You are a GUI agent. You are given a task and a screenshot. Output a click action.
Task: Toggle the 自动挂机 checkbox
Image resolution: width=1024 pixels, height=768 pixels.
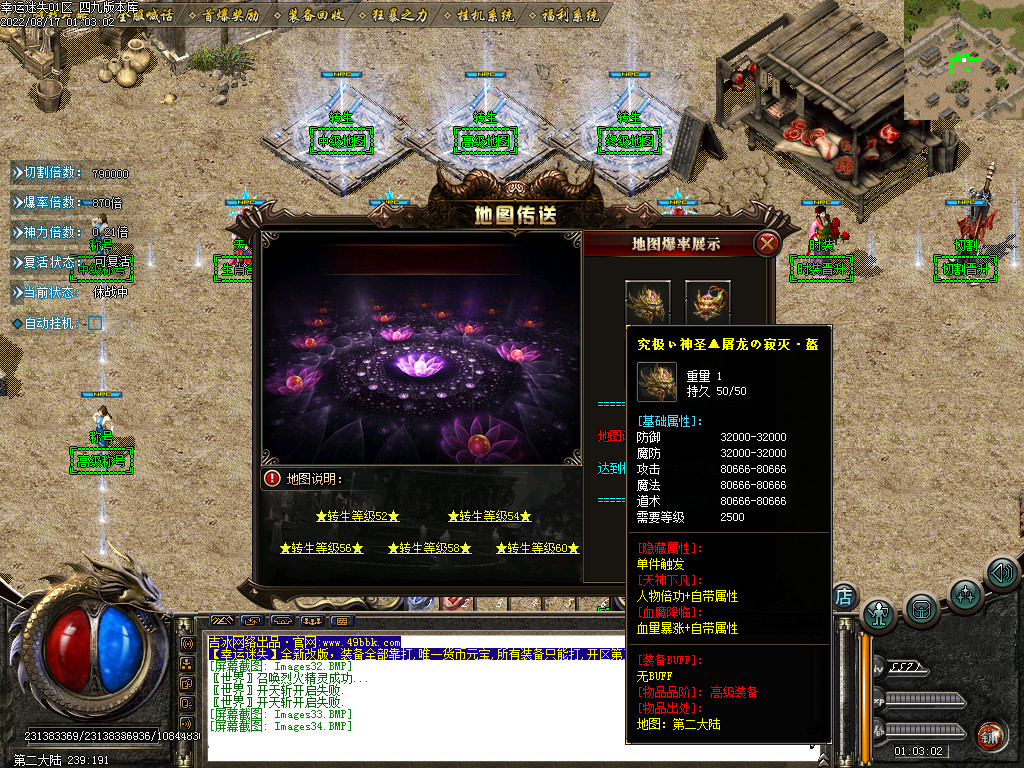95,323
